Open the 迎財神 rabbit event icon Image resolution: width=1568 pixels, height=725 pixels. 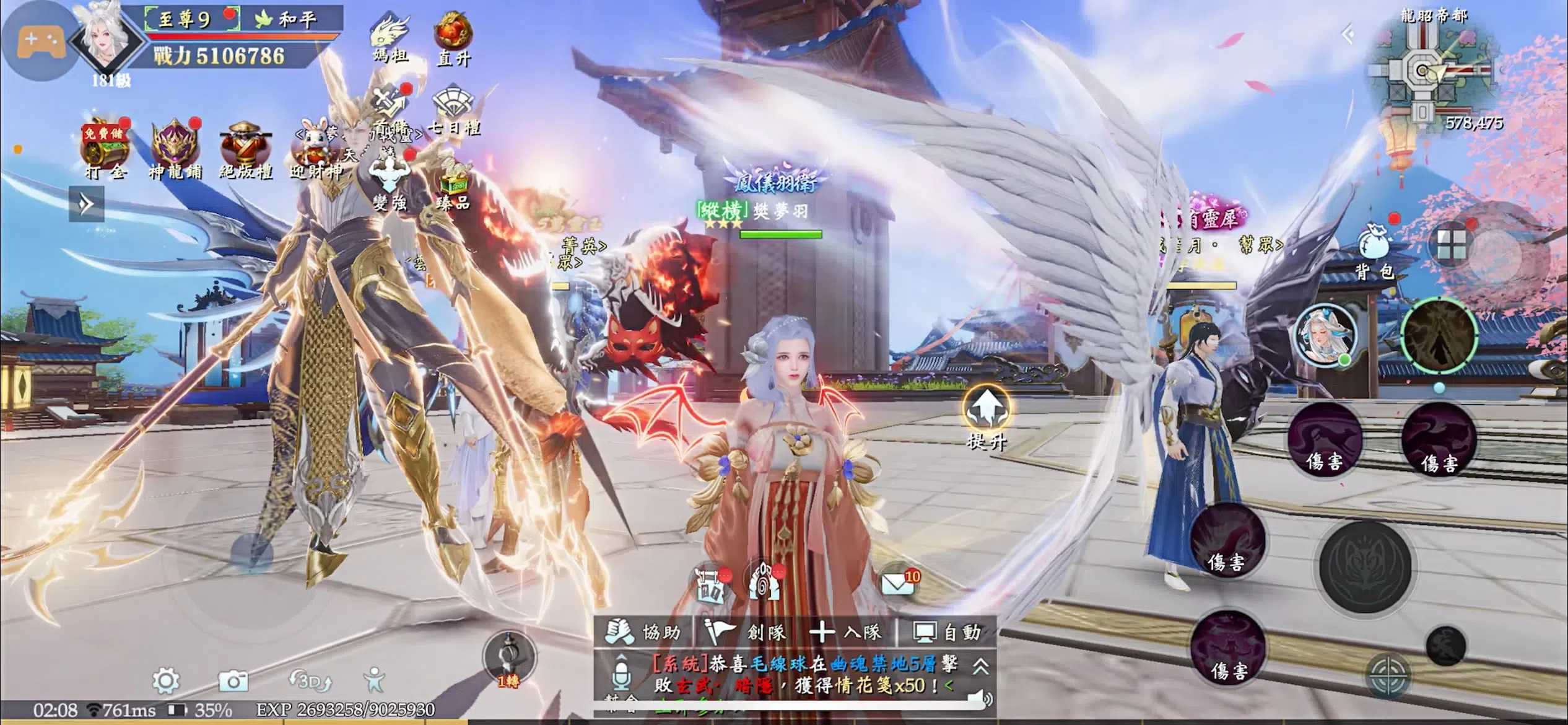pyautogui.click(x=316, y=150)
